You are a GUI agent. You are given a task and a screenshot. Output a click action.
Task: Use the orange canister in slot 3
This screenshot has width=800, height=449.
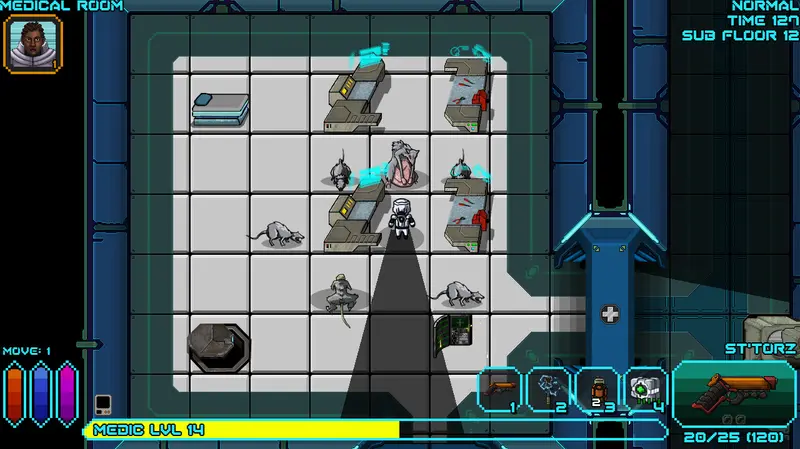pos(598,389)
